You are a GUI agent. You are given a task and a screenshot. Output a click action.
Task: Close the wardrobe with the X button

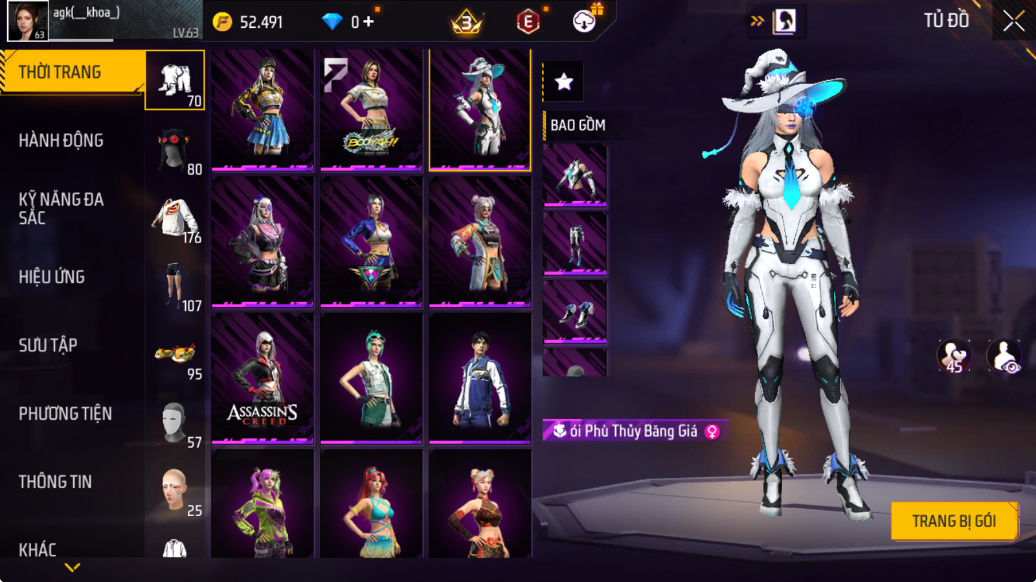coord(1012,21)
